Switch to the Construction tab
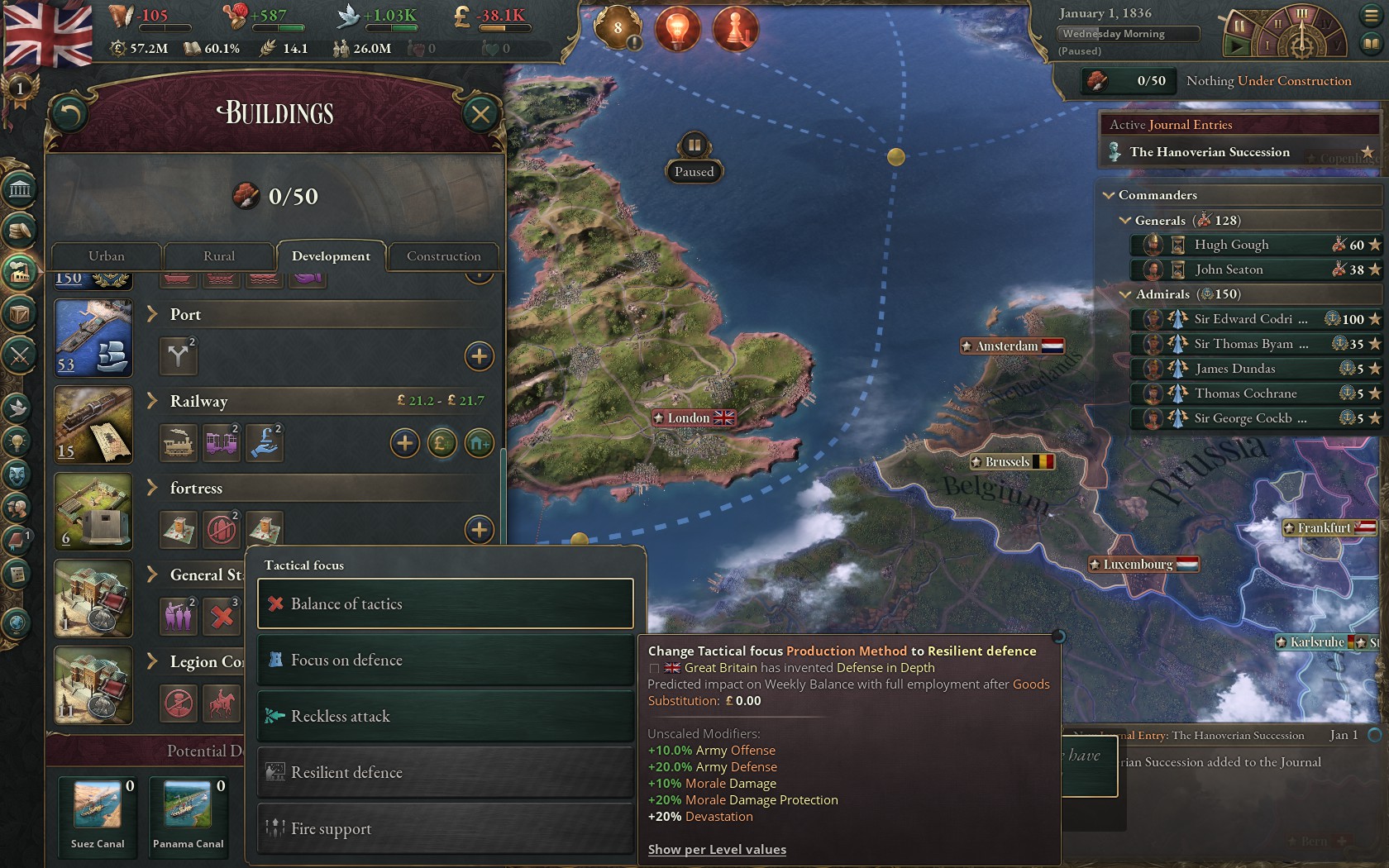1389x868 pixels. pos(443,256)
